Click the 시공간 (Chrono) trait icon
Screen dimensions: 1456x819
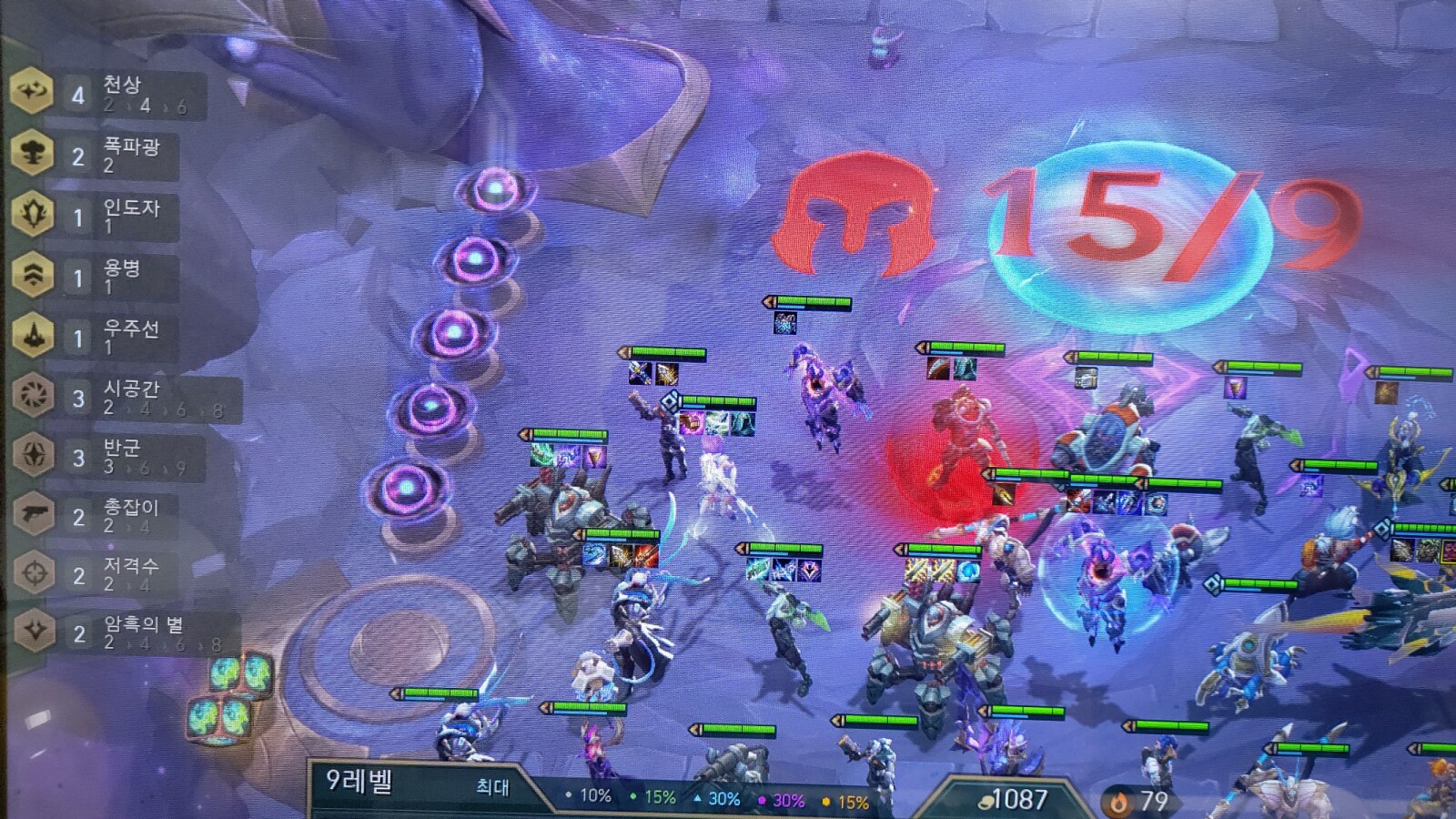click(x=35, y=393)
